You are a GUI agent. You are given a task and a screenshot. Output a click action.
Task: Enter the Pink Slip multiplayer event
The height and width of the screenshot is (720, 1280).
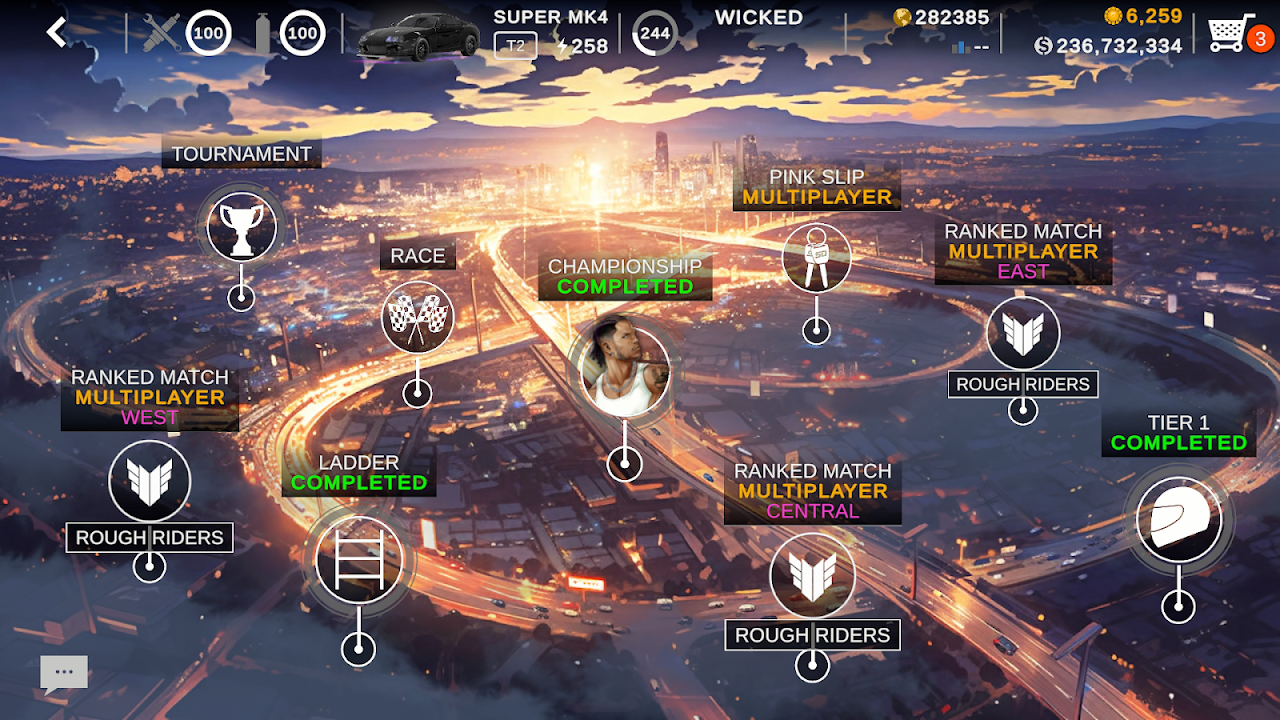tap(816, 257)
